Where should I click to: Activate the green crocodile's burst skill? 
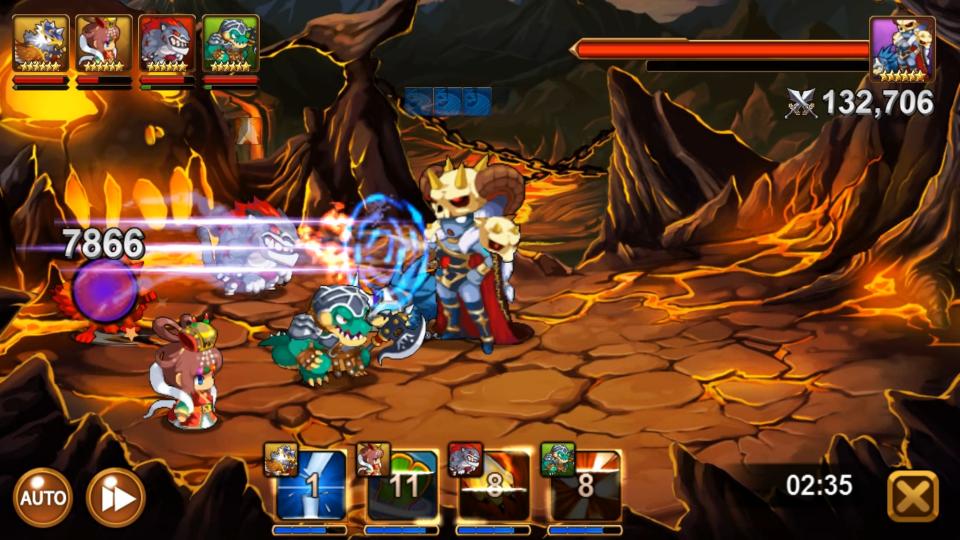[x=586, y=487]
